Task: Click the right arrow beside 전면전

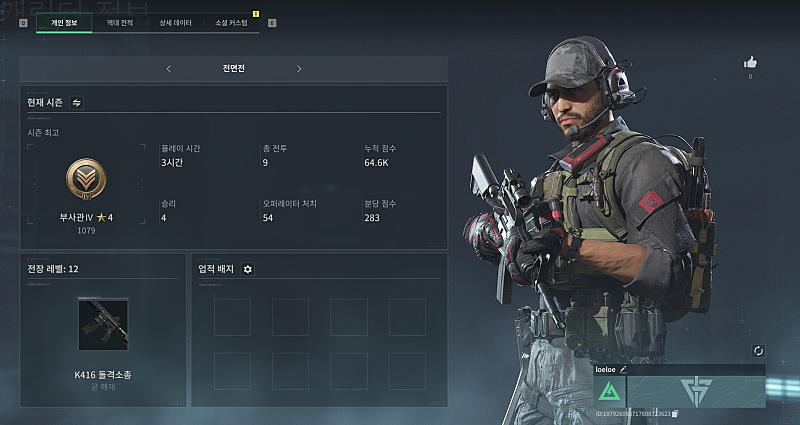Action: 299,69
